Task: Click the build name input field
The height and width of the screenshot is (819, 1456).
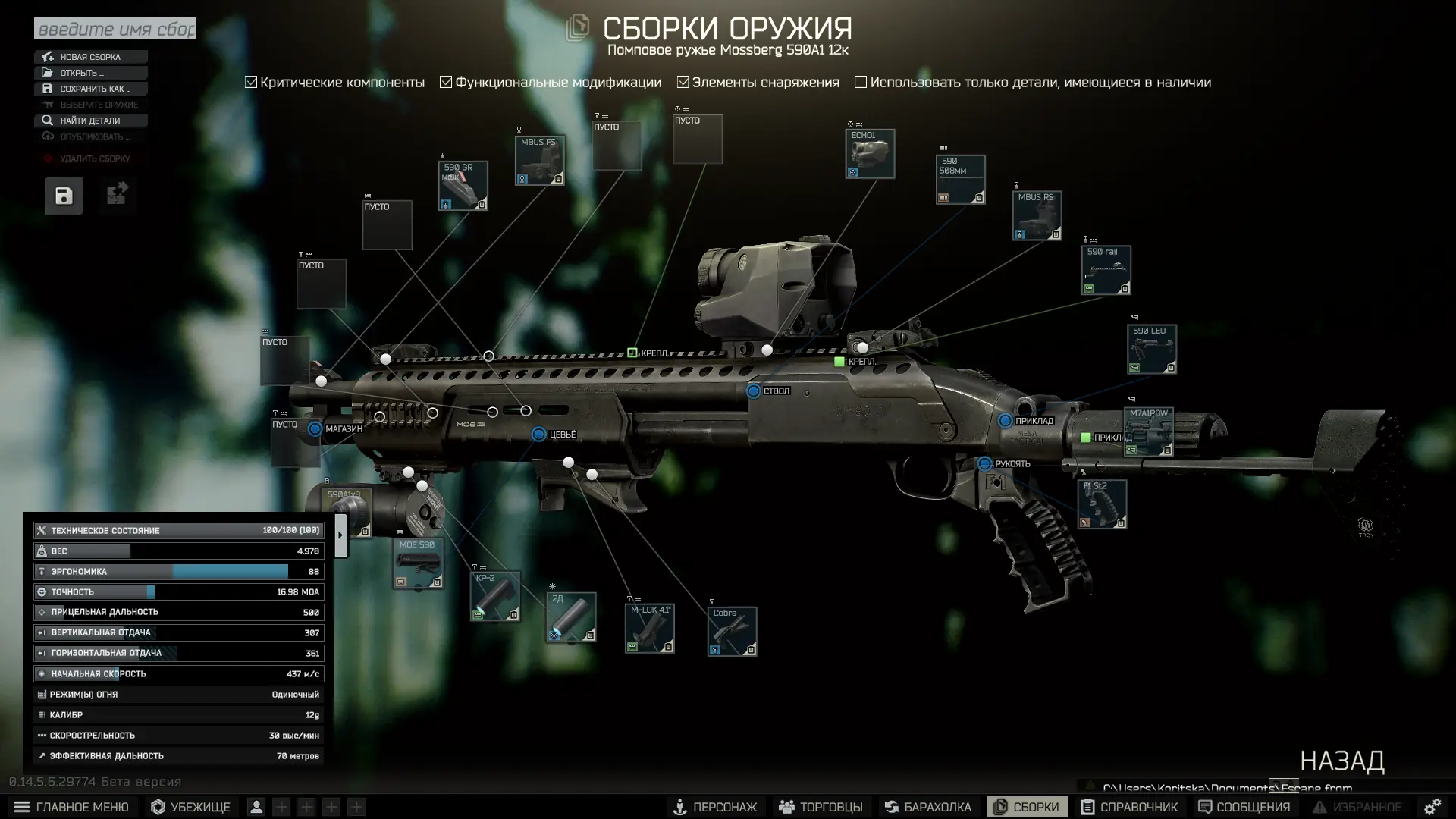Action: click(115, 29)
